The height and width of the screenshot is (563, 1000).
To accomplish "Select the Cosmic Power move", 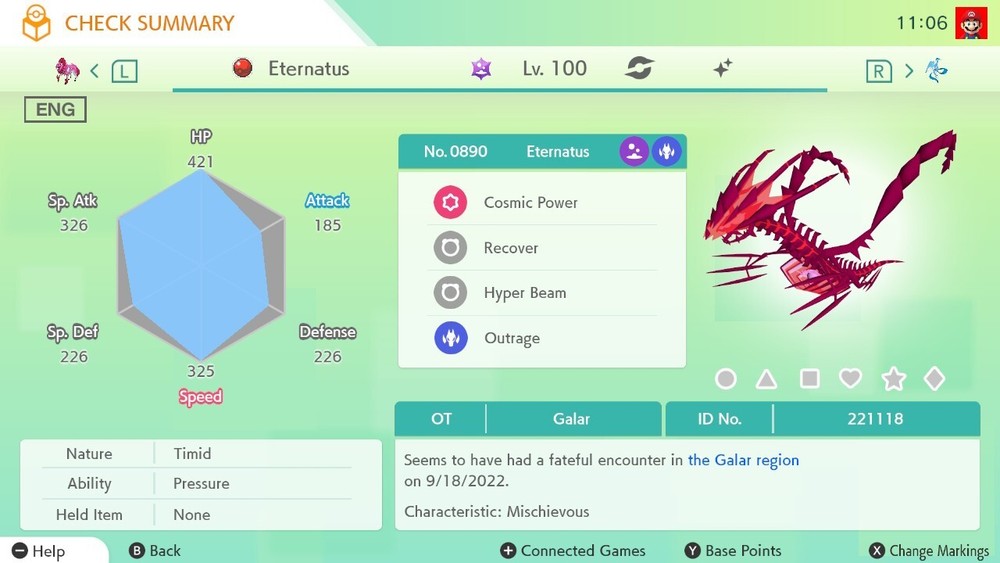I will click(530, 203).
